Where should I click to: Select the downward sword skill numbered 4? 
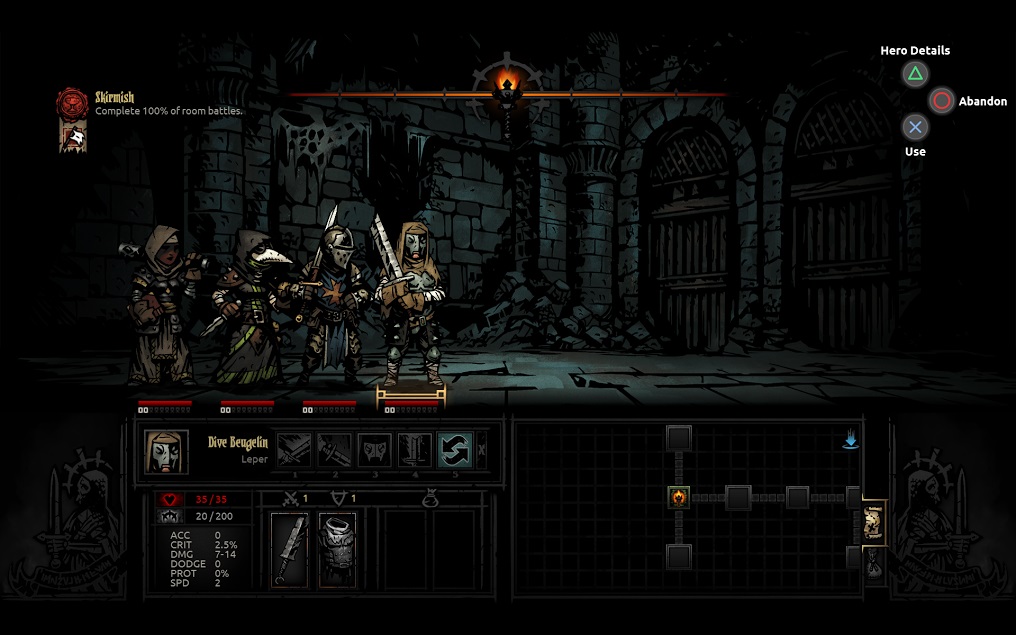(415, 450)
